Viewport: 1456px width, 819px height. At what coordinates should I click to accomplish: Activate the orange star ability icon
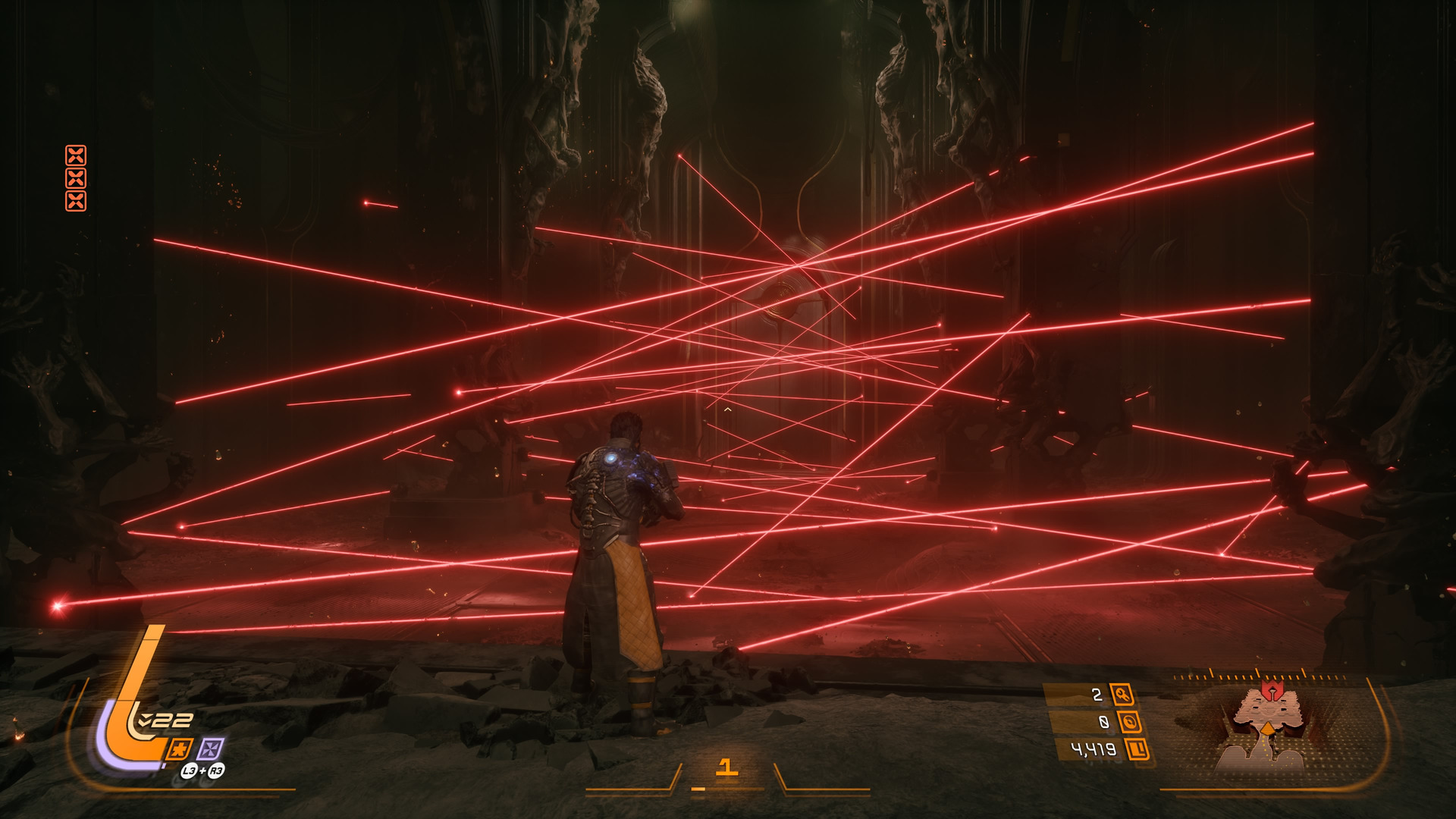pos(180,749)
